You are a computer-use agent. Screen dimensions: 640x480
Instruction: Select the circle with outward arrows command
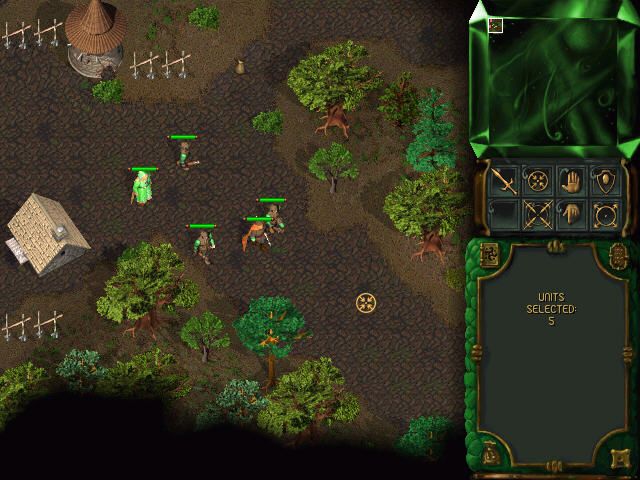coord(604,213)
